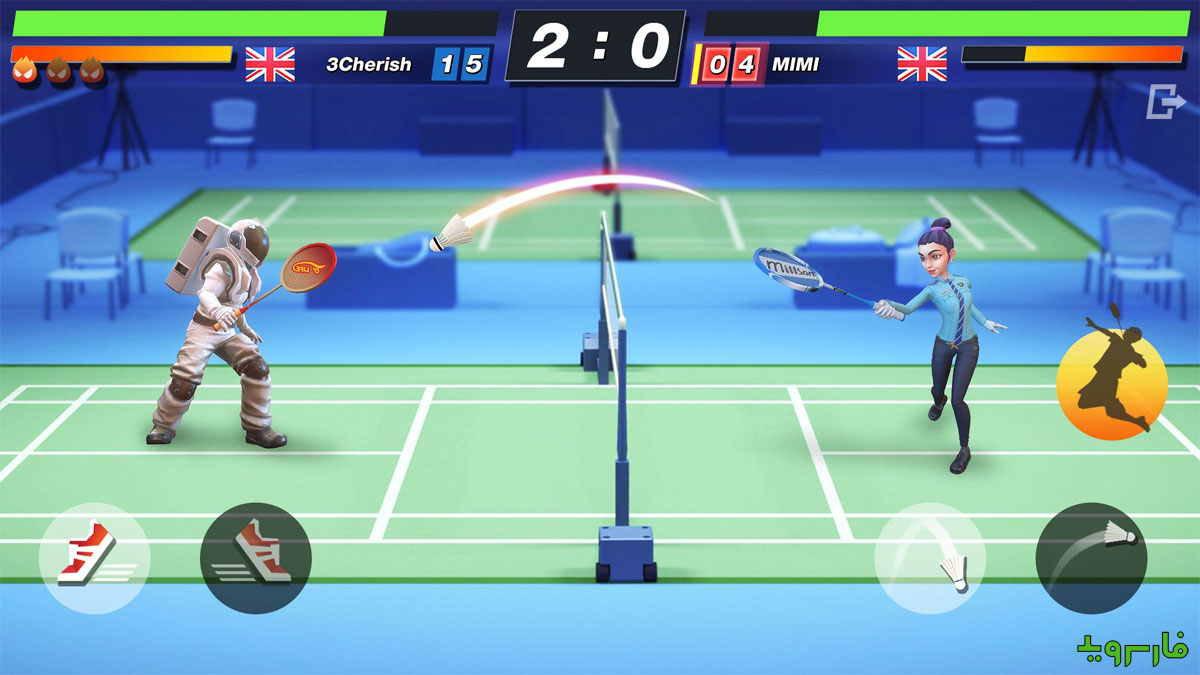Tap the move-right sneaker button
Image resolution: width=1200 pixels, height=675 pixels.
point(255,558)
